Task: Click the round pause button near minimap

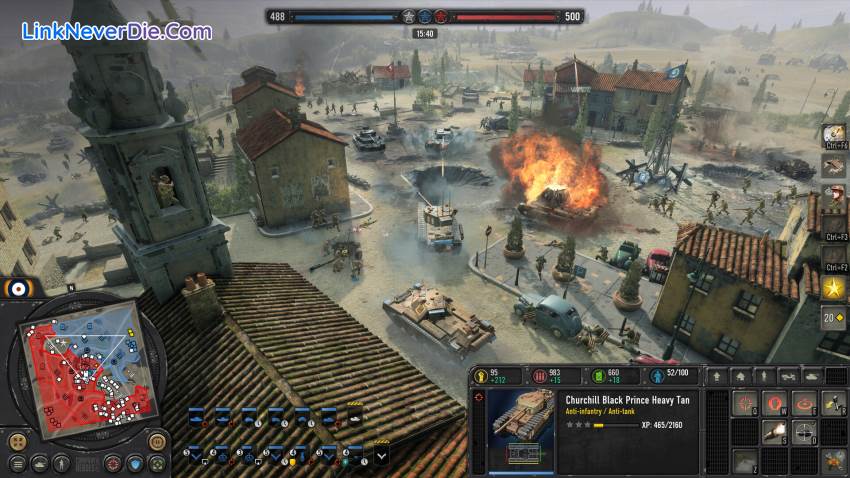Action: [x=157, y=441]
